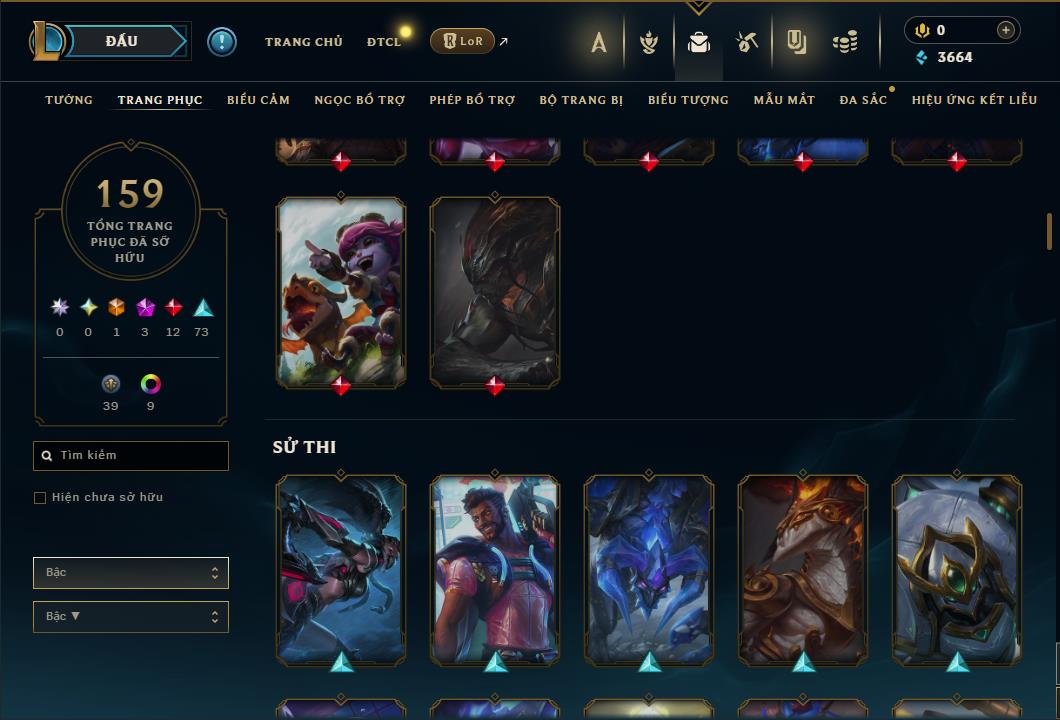Launch the LoR link button
Screen dimensions: 1060x720
click(x=462, y=41)
